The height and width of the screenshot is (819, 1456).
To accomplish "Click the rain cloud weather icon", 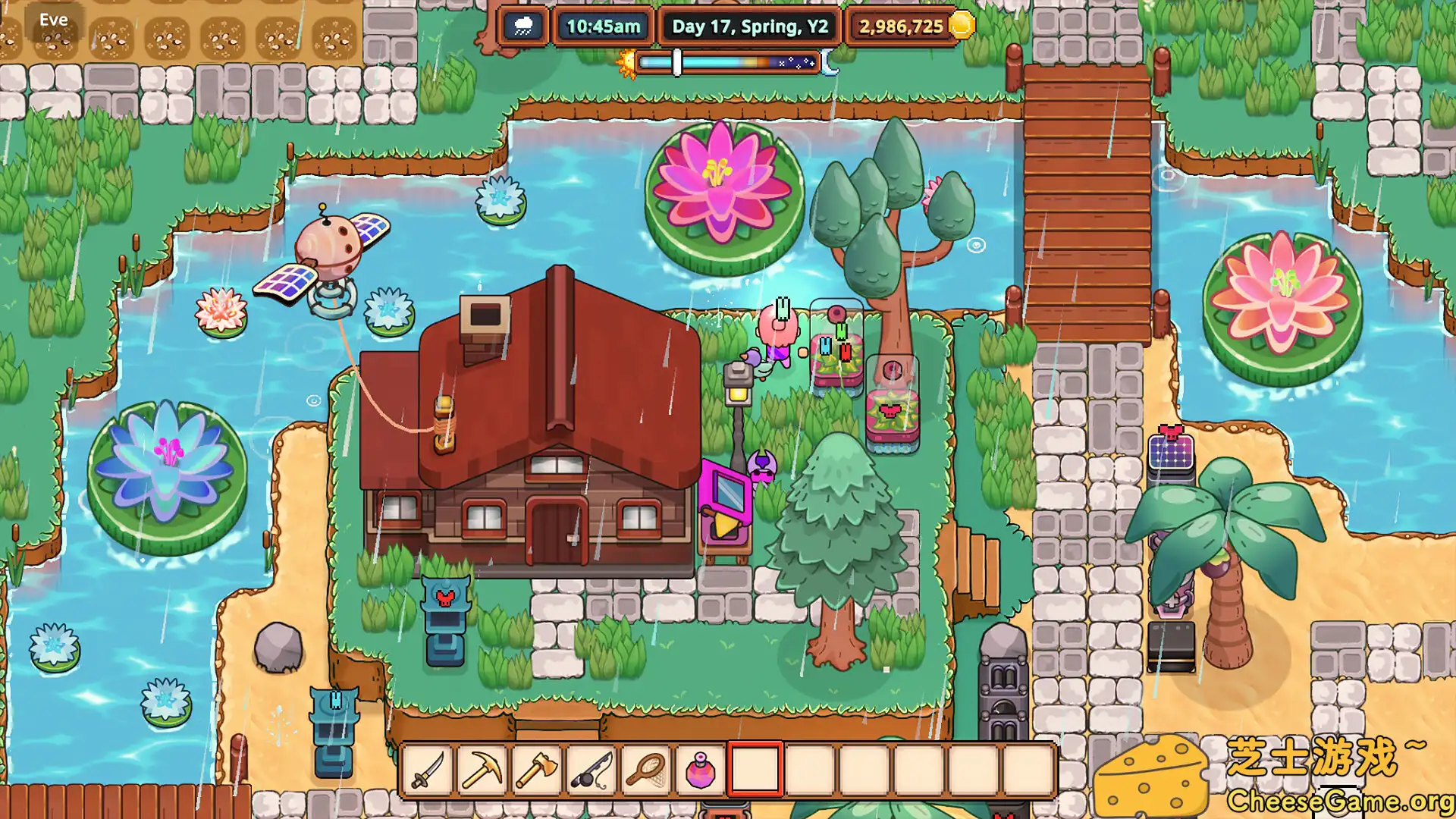I will [522, 26].
